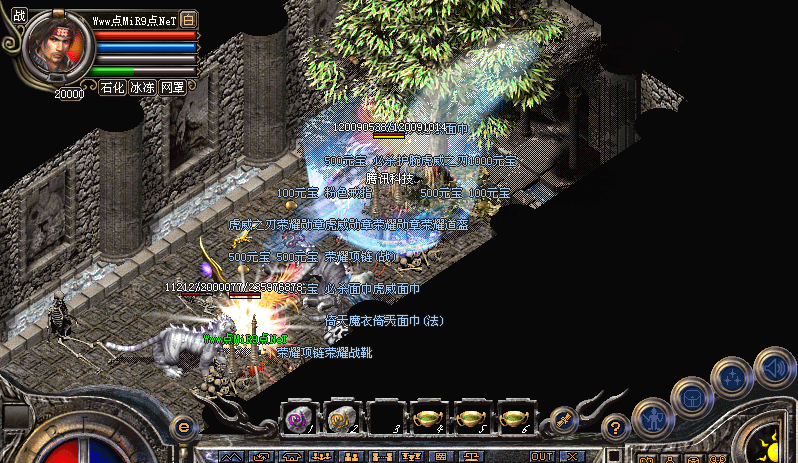Open the question mark help button
Screen dimensions: 798x463
tap(617, 426)
